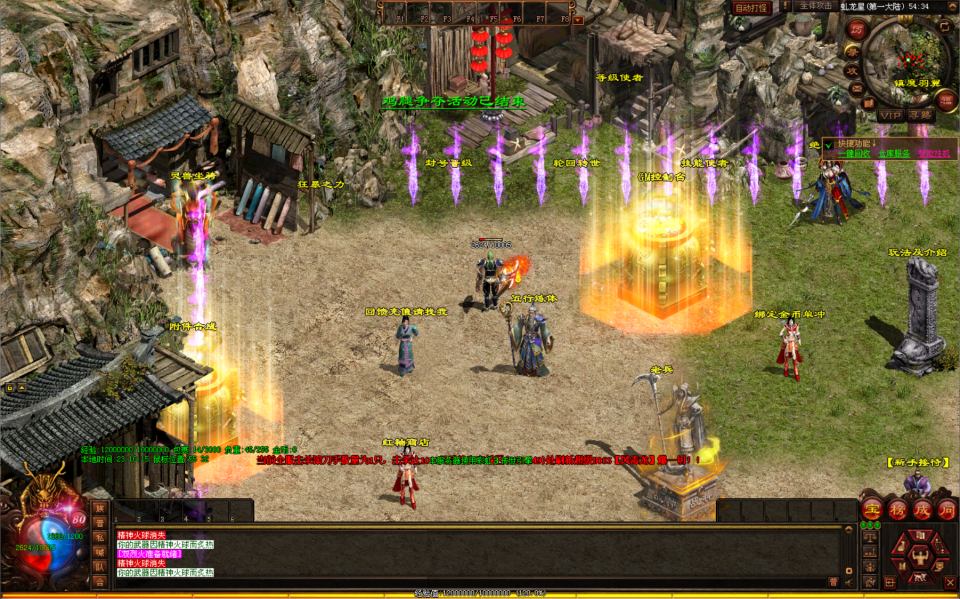960x599 pixels.
Task: Select the 喊 shout chat channel
Action: click(100, 551)
